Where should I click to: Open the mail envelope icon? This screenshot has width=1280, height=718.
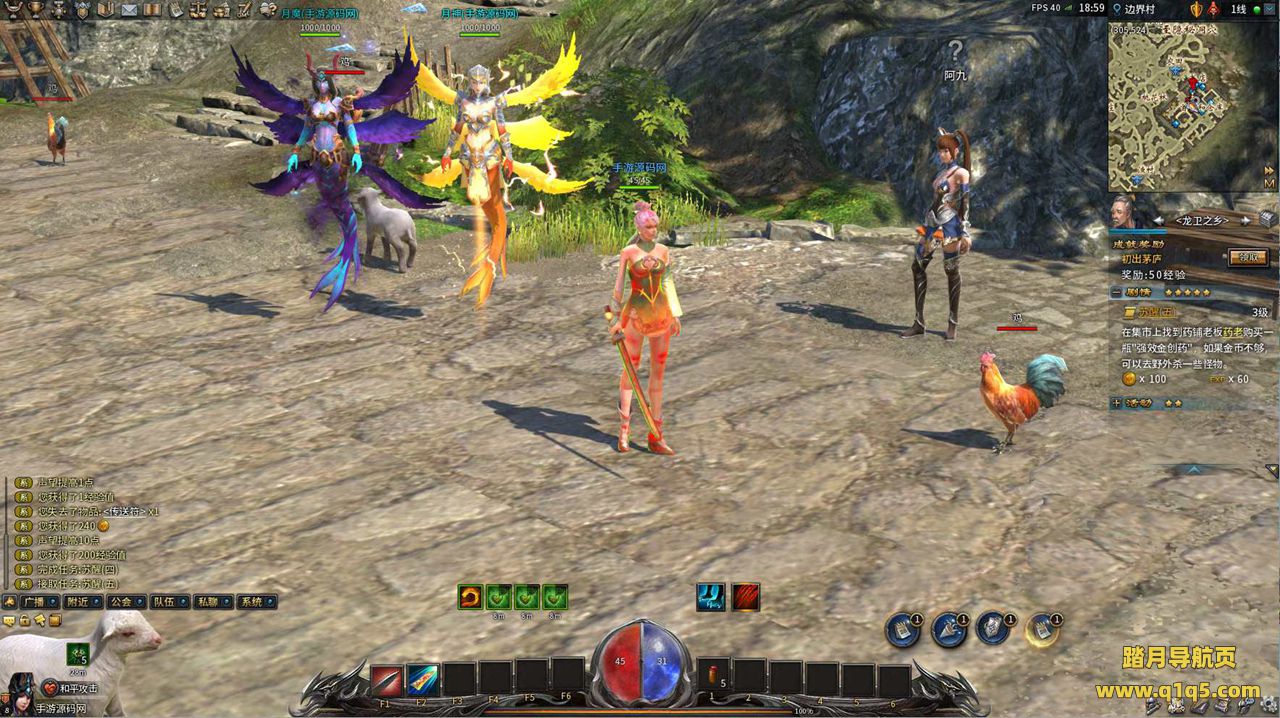coord(130,10)
